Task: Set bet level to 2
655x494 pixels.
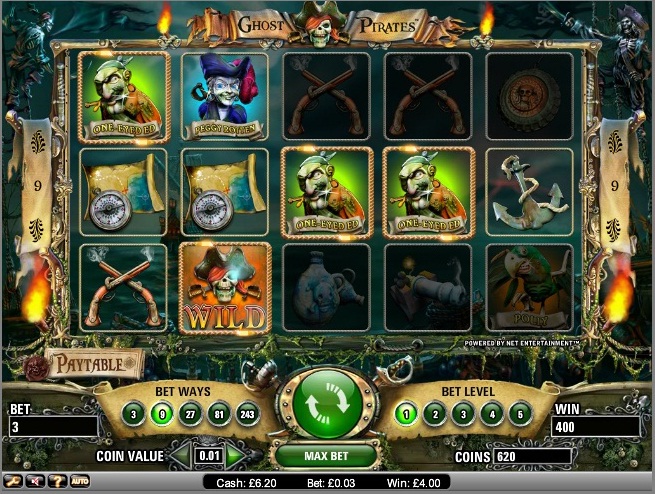Action: [x=434, y=414]
